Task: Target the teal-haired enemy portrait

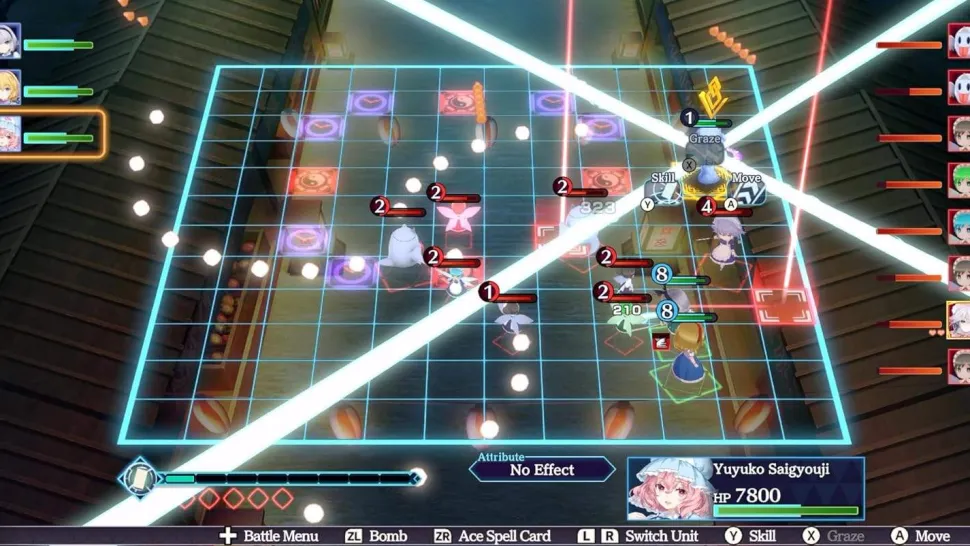Action: 959,226
